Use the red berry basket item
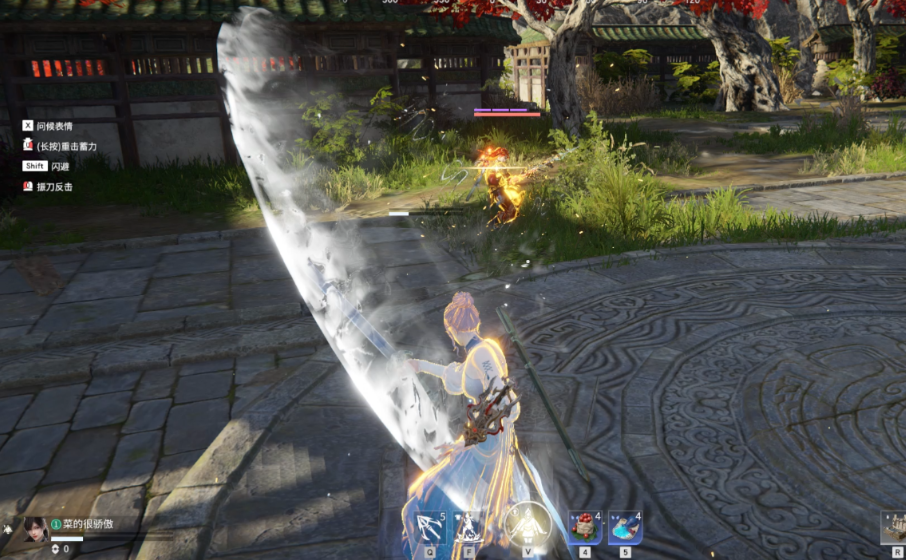 [x=584, y=527]
